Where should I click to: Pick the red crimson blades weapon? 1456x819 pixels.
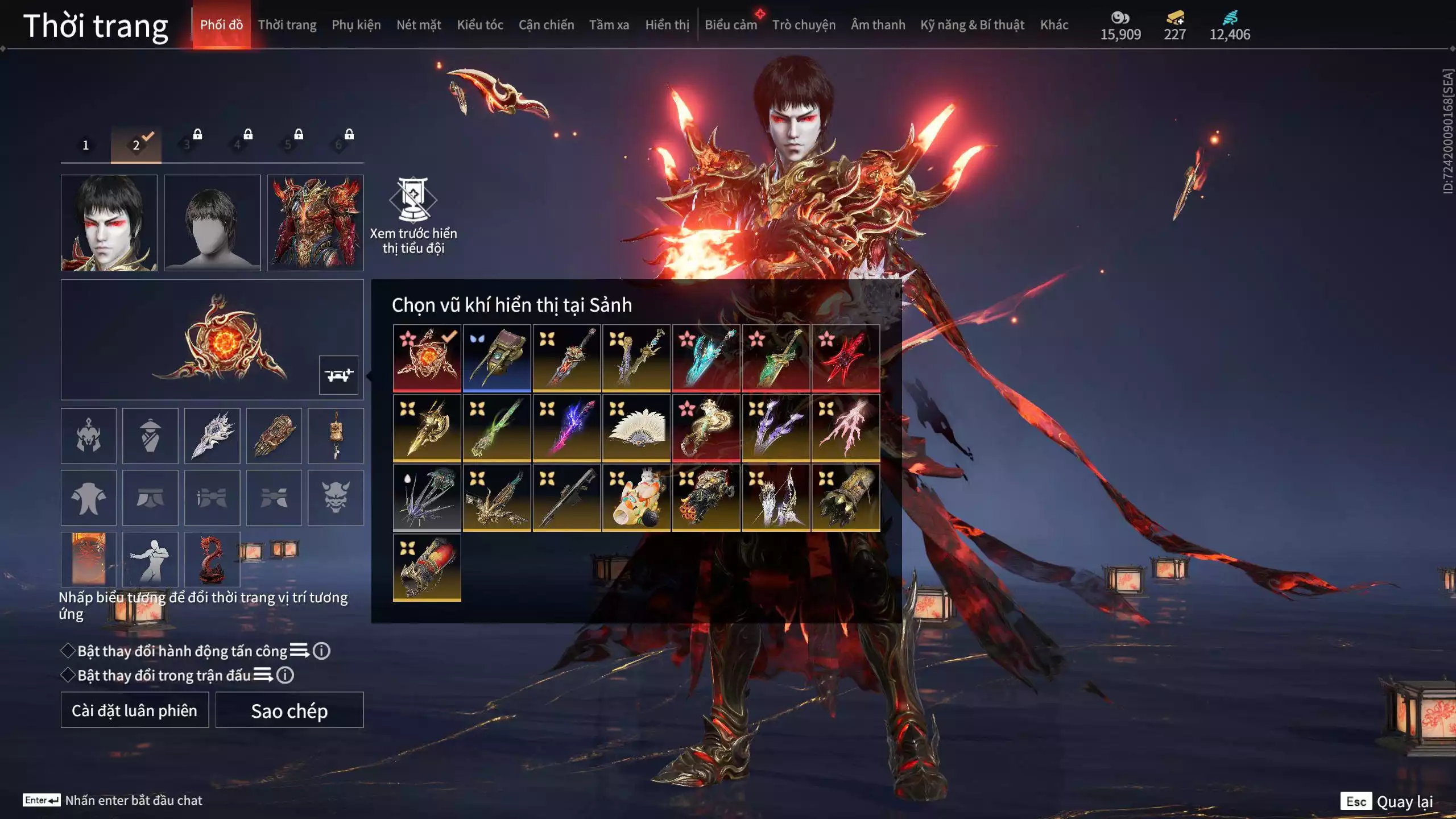846,358
